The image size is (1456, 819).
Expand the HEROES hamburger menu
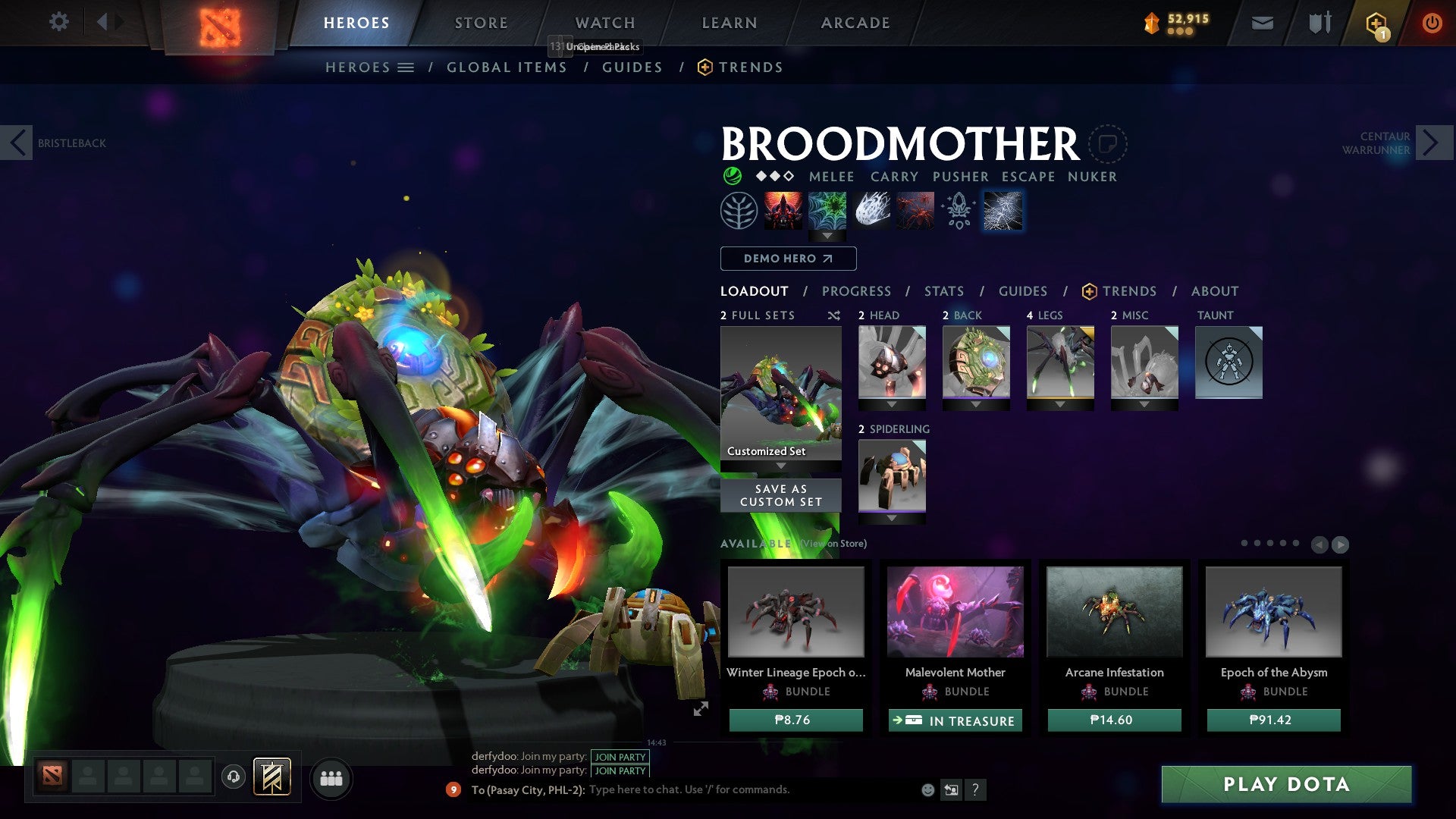(x=406, y=67)
